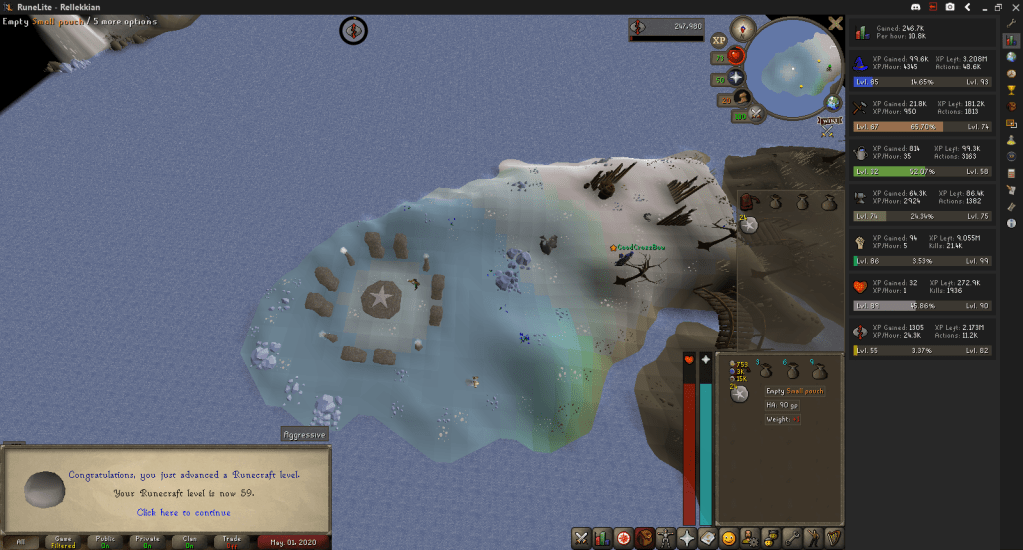Switch to the Quest list tab
The height and width of the screenshot is (550, 1023).
pyautogui.click(x=624, y=538)
